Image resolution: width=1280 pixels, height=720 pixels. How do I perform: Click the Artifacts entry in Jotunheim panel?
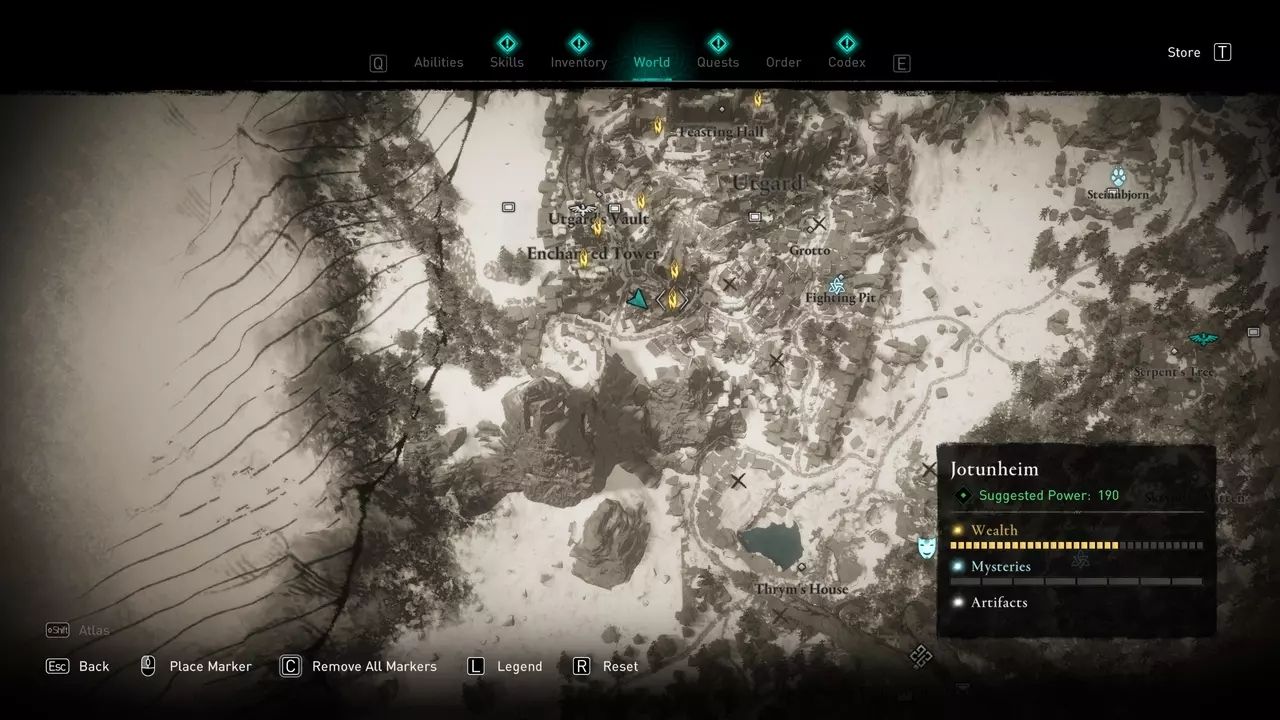[998, 602]
